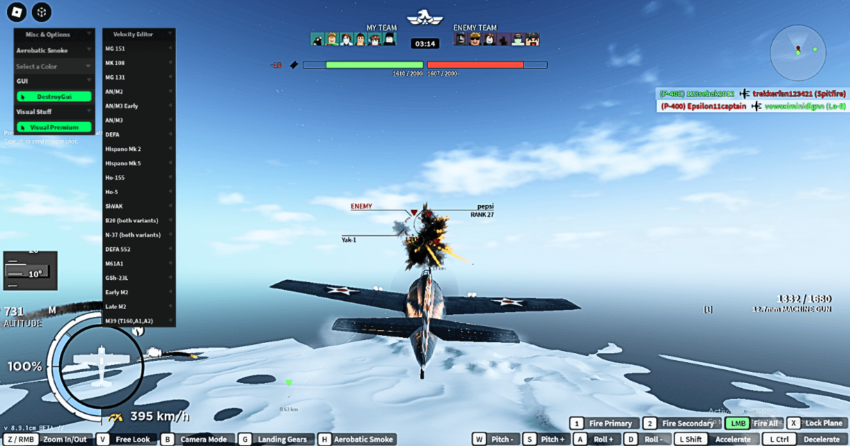
Task: Select MG 151 in Velocity Editor
Action: (139, 48)
